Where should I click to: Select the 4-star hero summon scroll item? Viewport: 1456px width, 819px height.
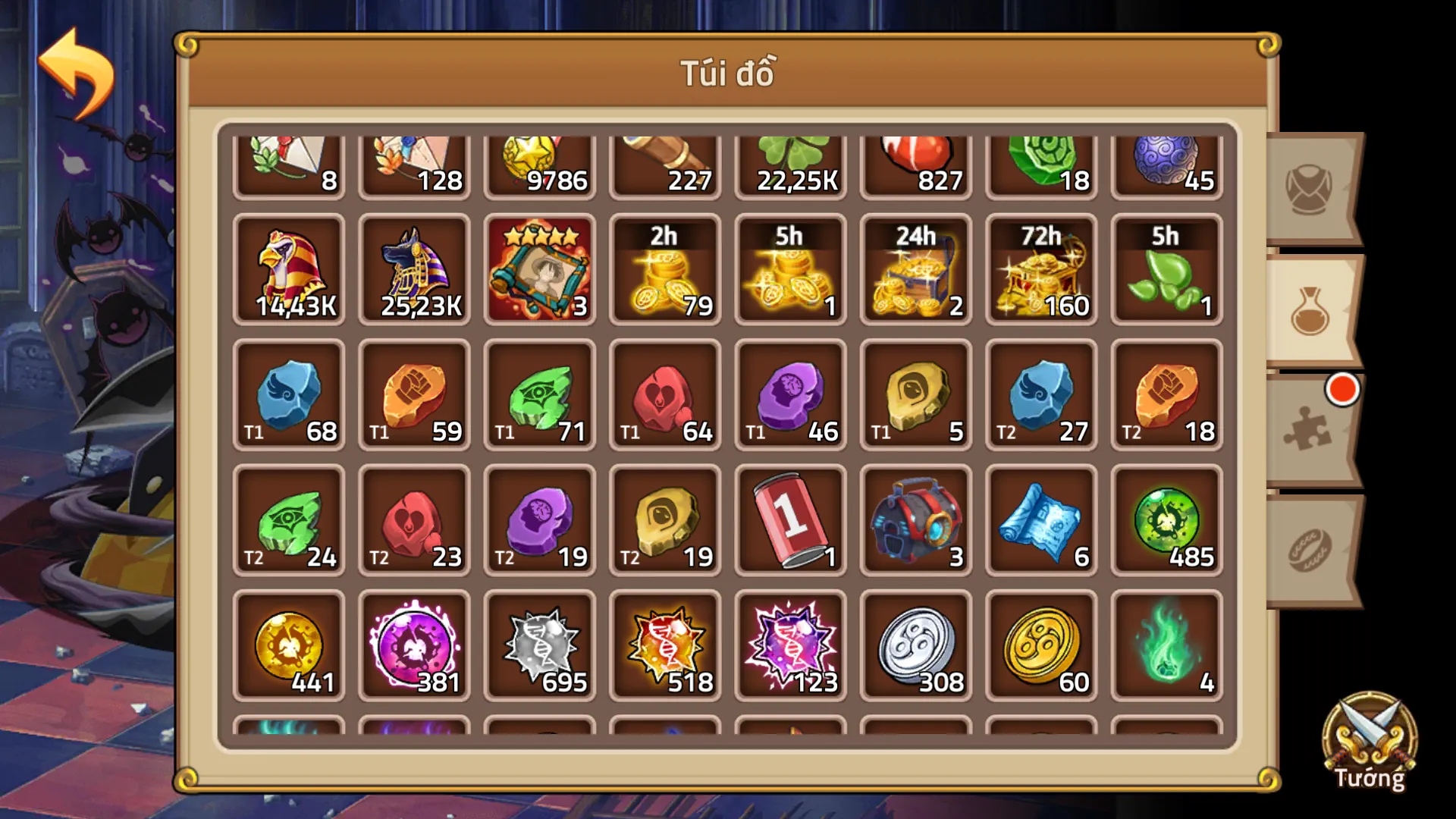tap(540, 271)
